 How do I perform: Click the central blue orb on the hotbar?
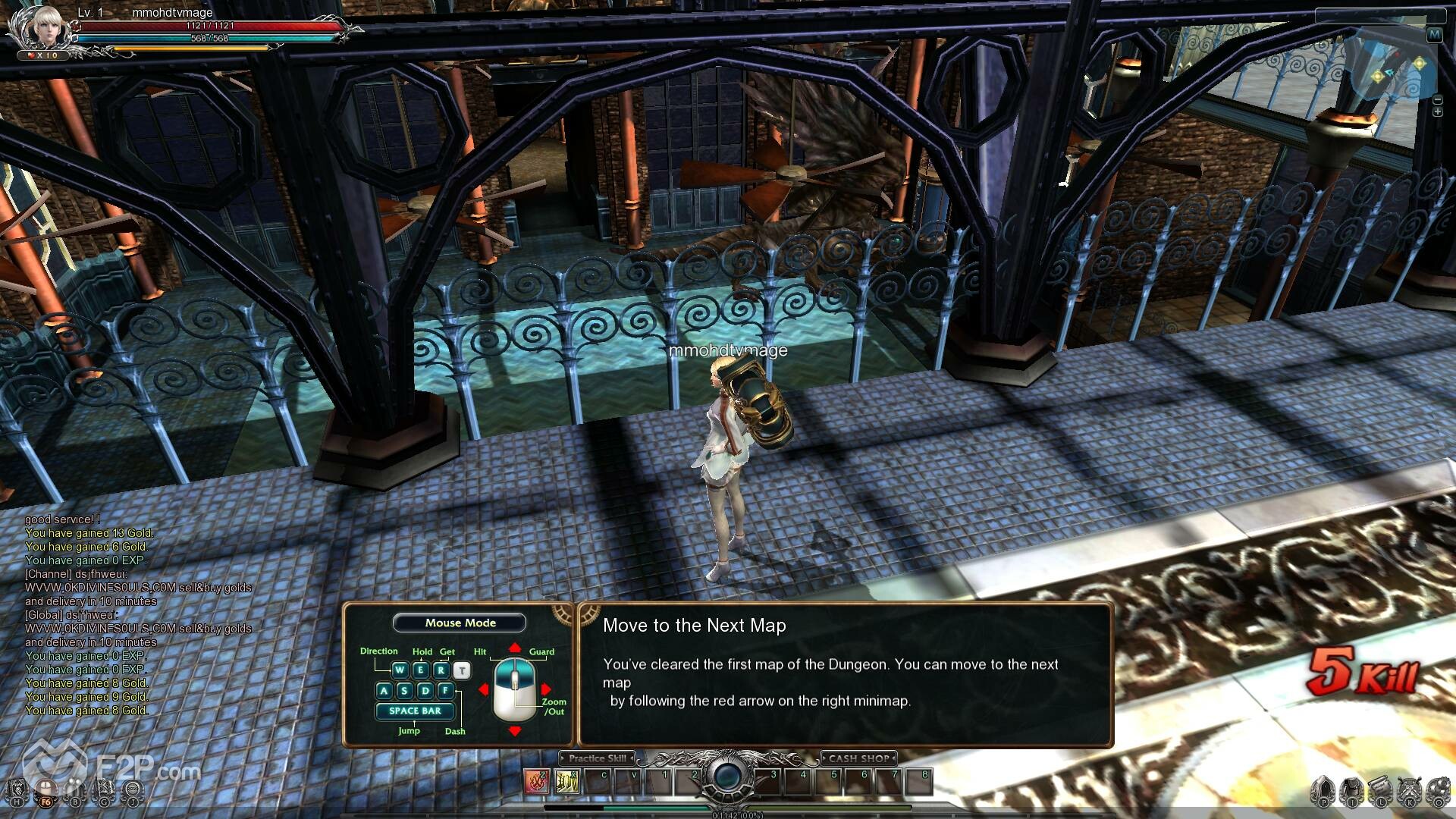tap(727, 776)
